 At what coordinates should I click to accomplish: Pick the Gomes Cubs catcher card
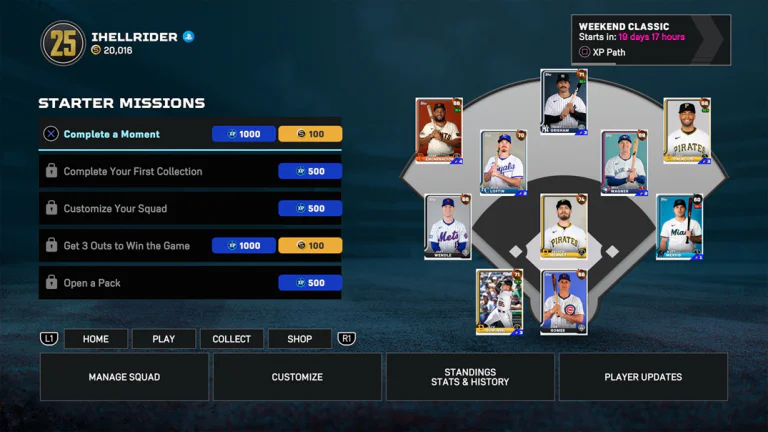click(x=563, y=302)
